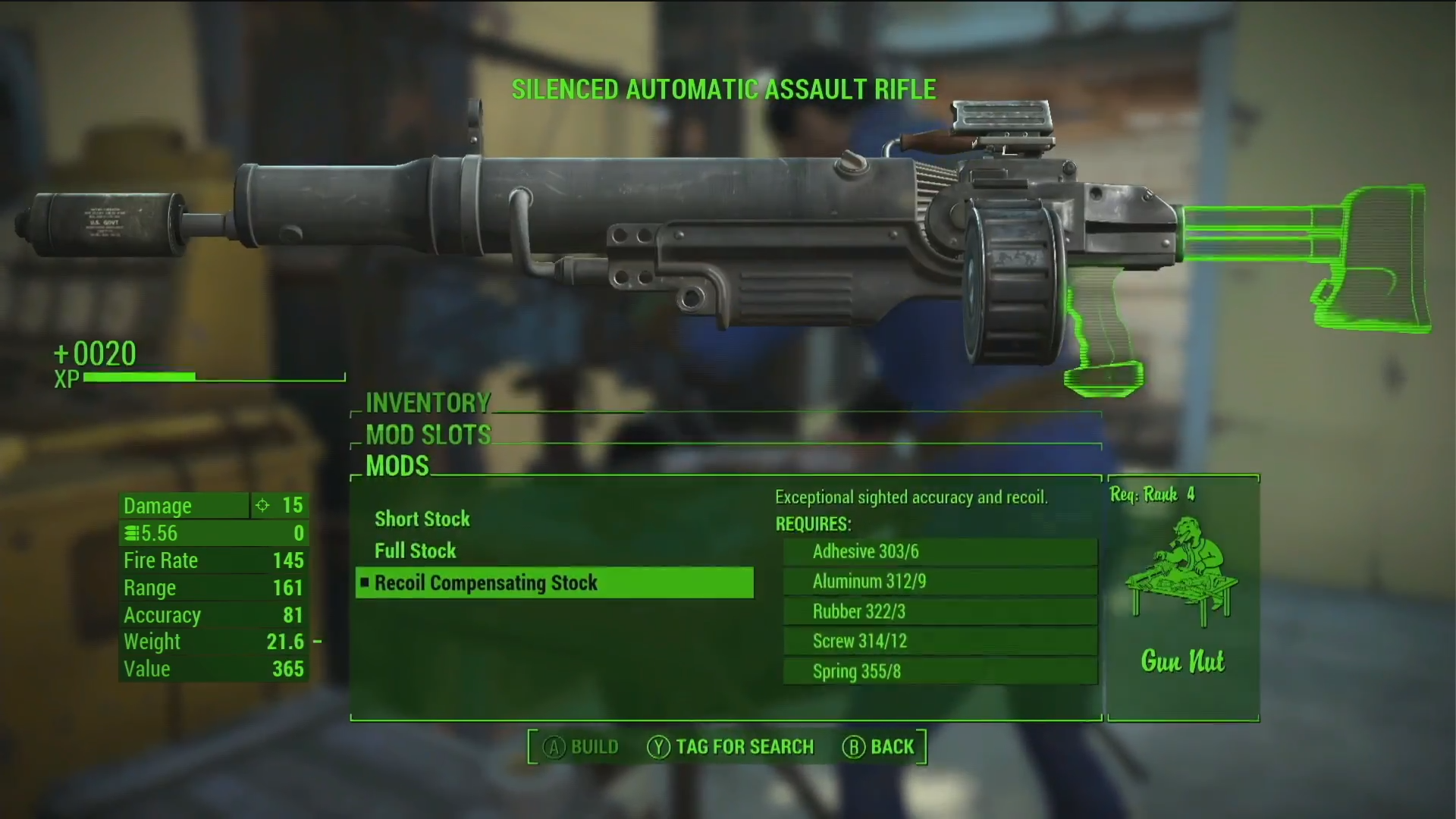This screenshot has width=1456, height=819.
Task: Select the Recoil Compensating Stock mod
Action: 485,582
